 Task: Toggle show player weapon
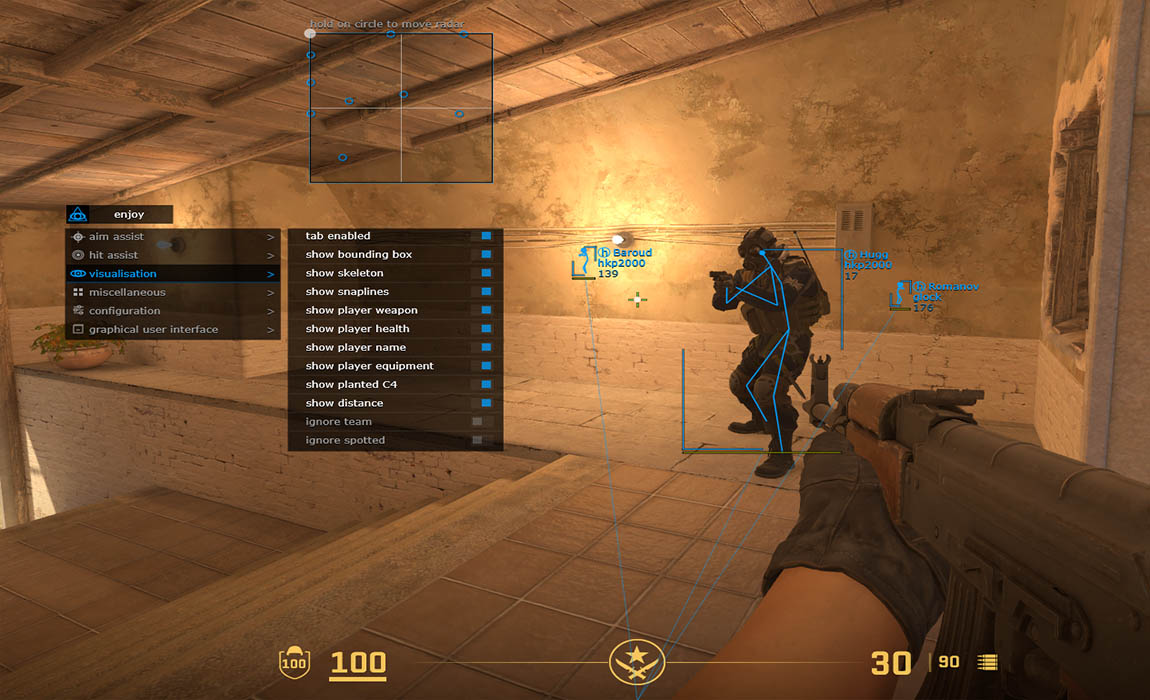tap(486, 310)
